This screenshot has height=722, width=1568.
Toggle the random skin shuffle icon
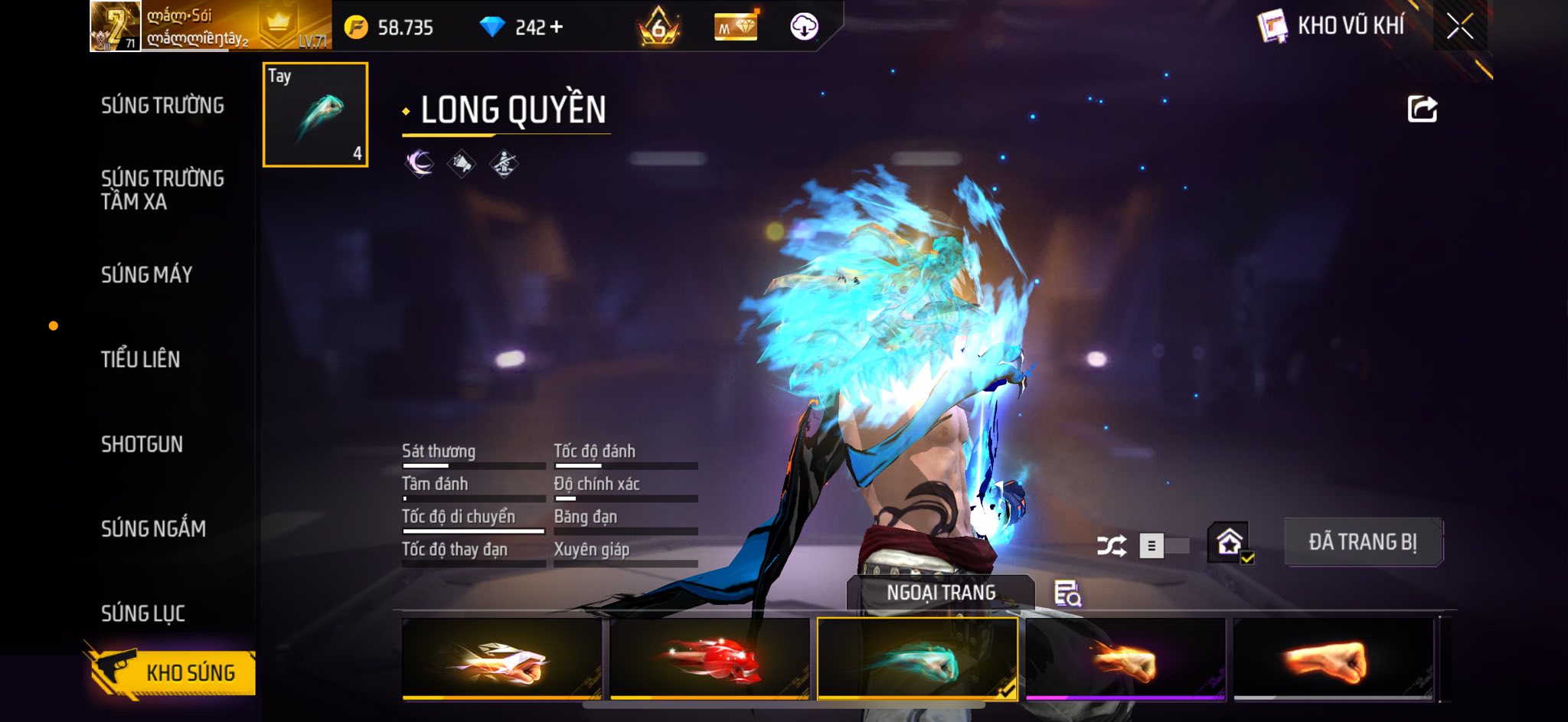click(x=1111, y=546)
